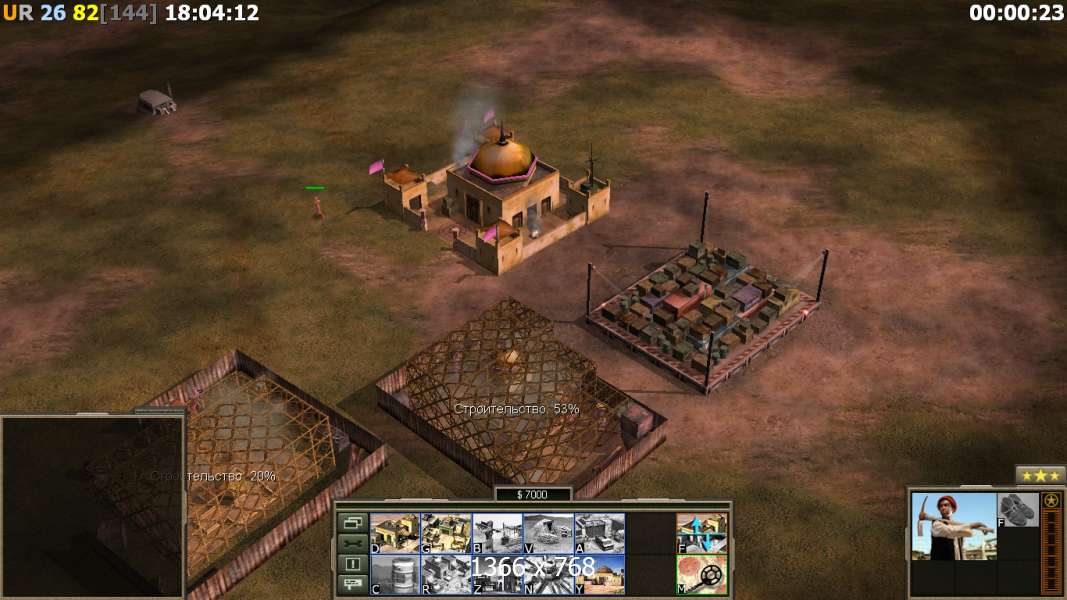Open the speech bubble chat button
This screenshot has height=600, width=1067.
(353, 584)
